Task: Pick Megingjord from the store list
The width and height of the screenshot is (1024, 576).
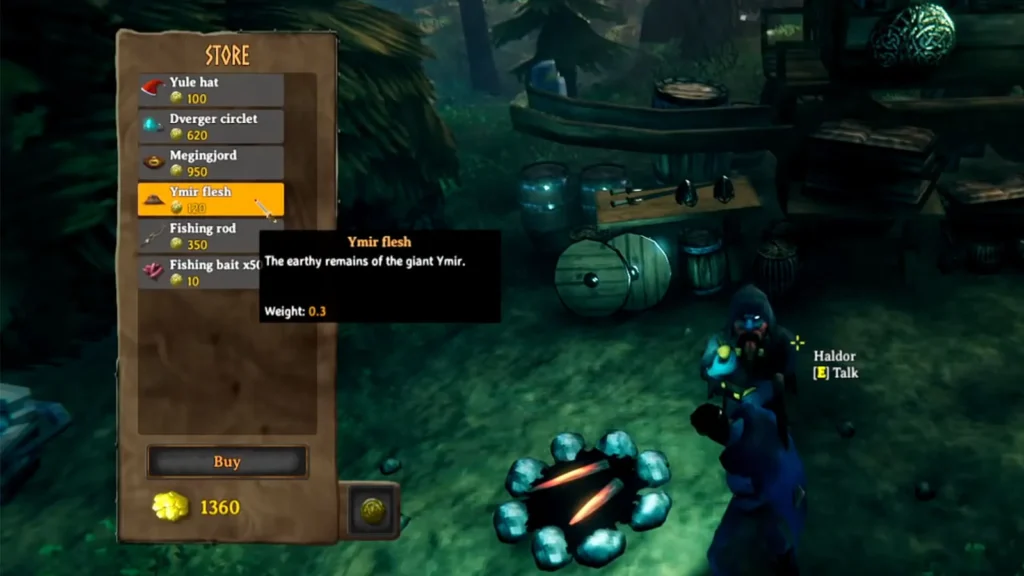Action: pyautogui.click(x=211, y=163)
